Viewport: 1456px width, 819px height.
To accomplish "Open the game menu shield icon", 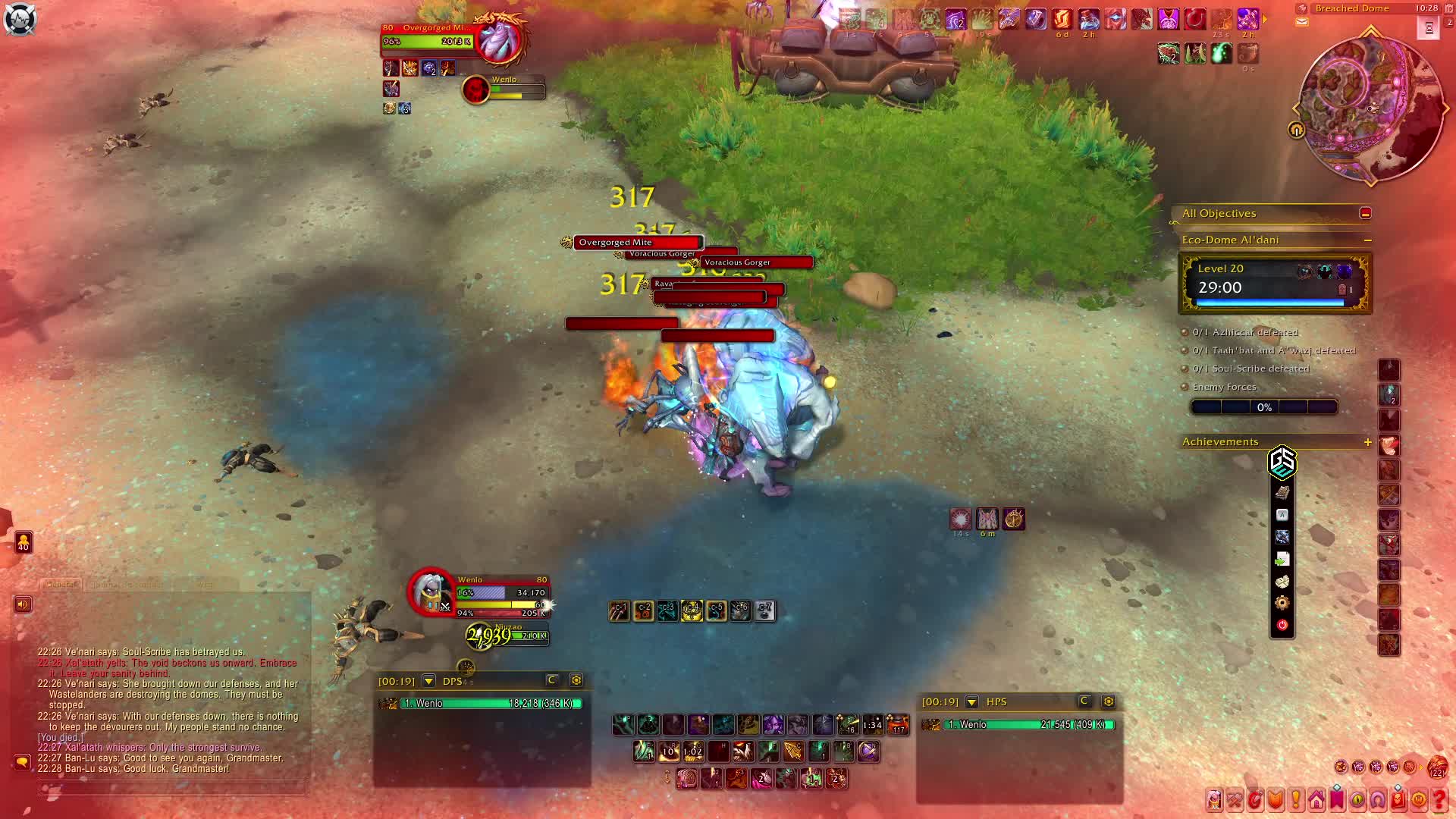I will 20,19.
